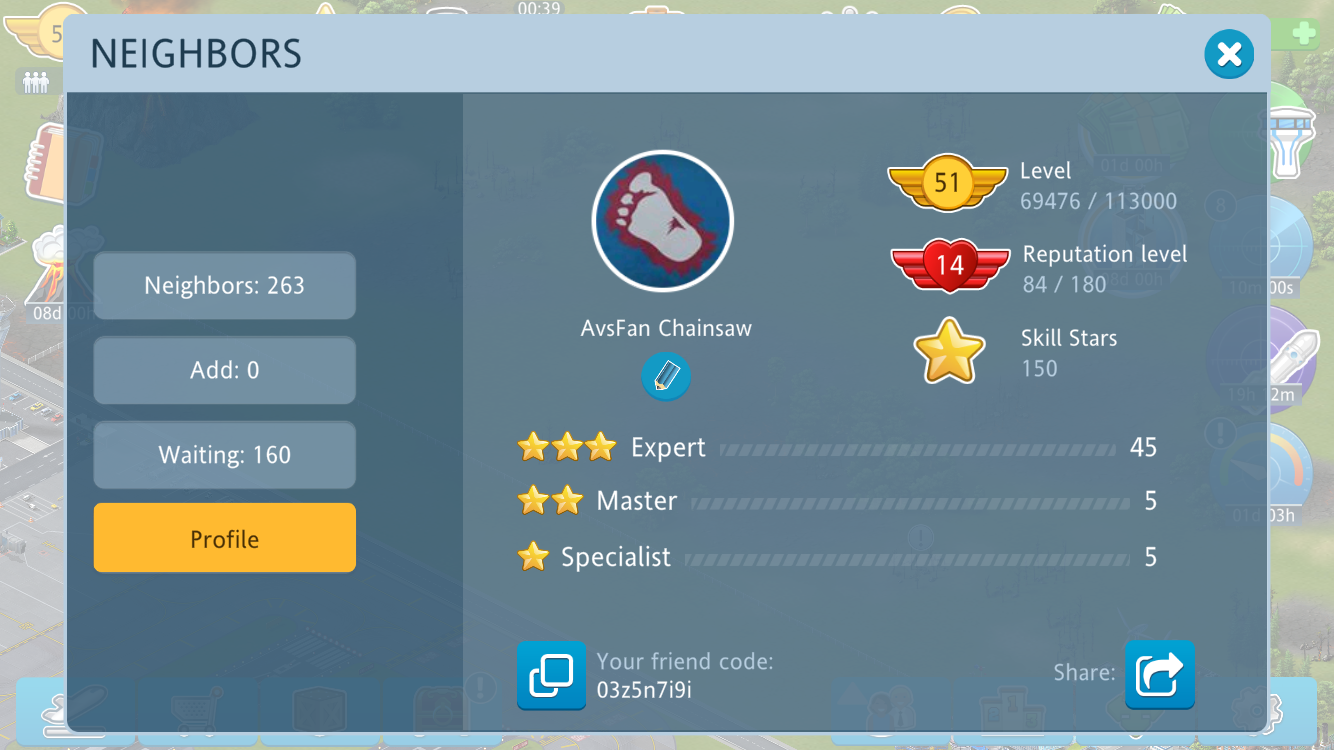1334x750 pixels.
Task: Copy your friend code
Action: (551, 675)
